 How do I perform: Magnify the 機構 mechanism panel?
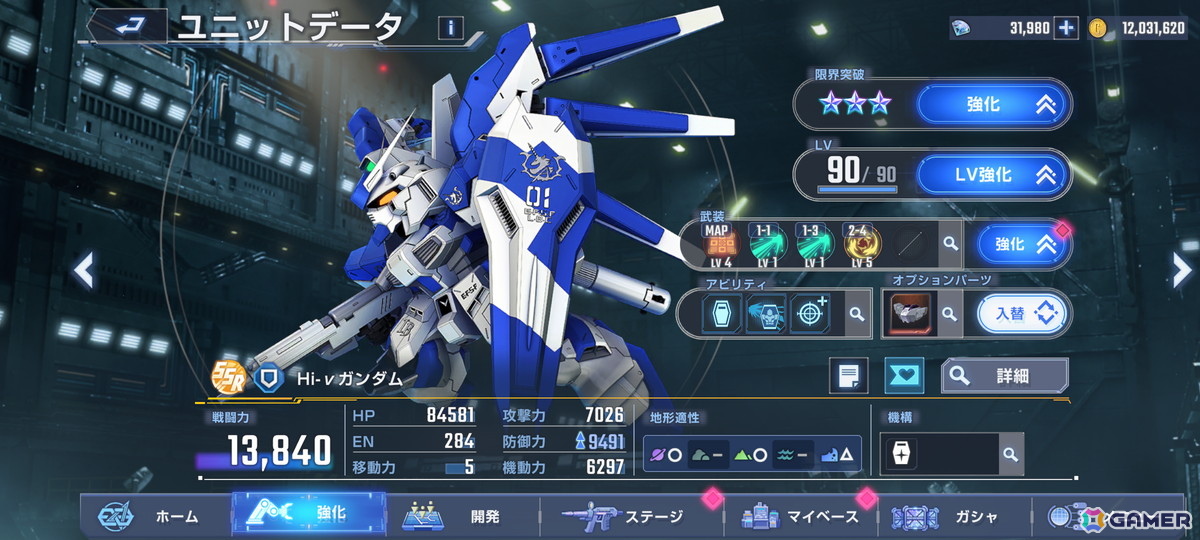pos(1010,454)
